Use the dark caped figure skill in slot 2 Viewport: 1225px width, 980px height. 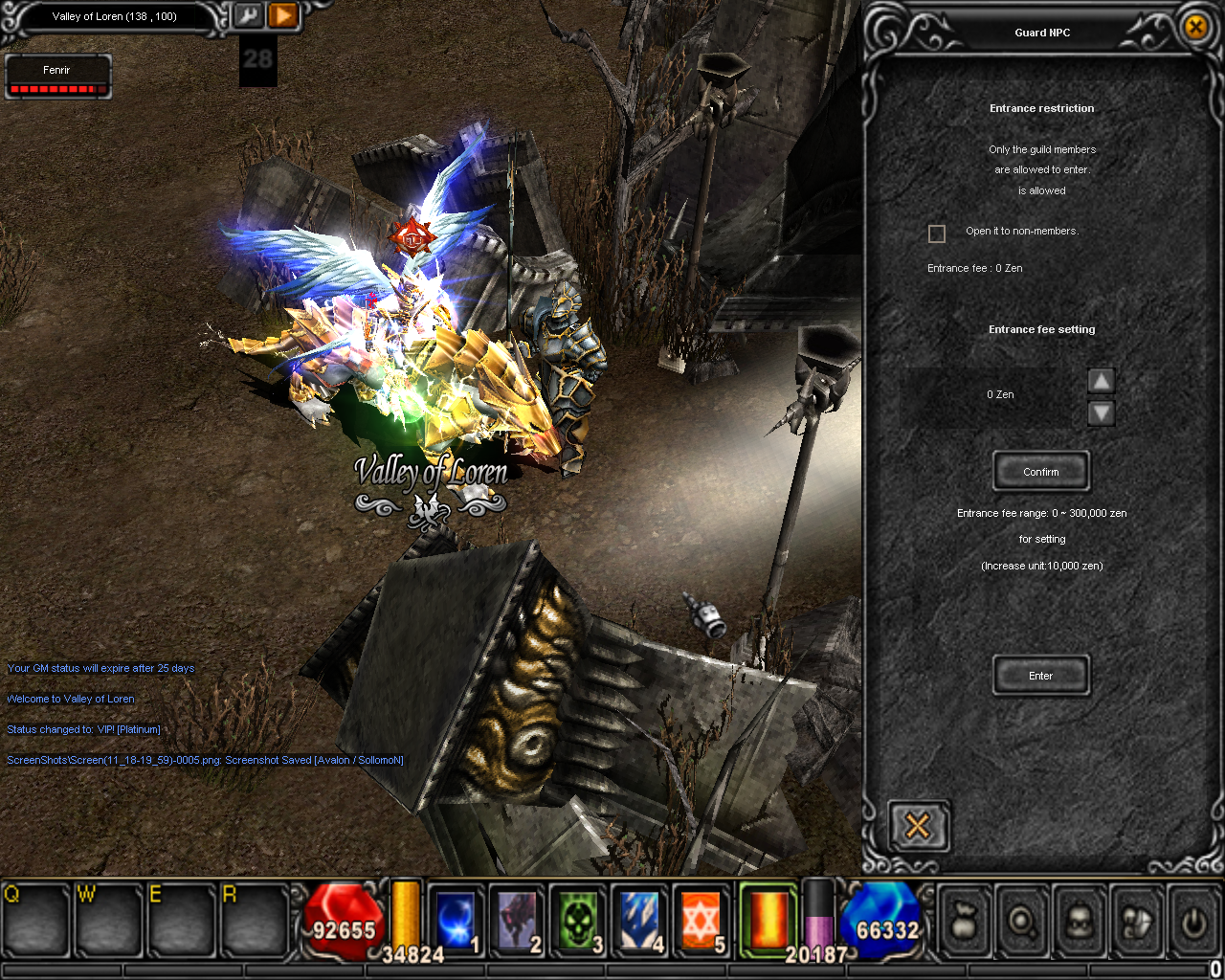517,920
